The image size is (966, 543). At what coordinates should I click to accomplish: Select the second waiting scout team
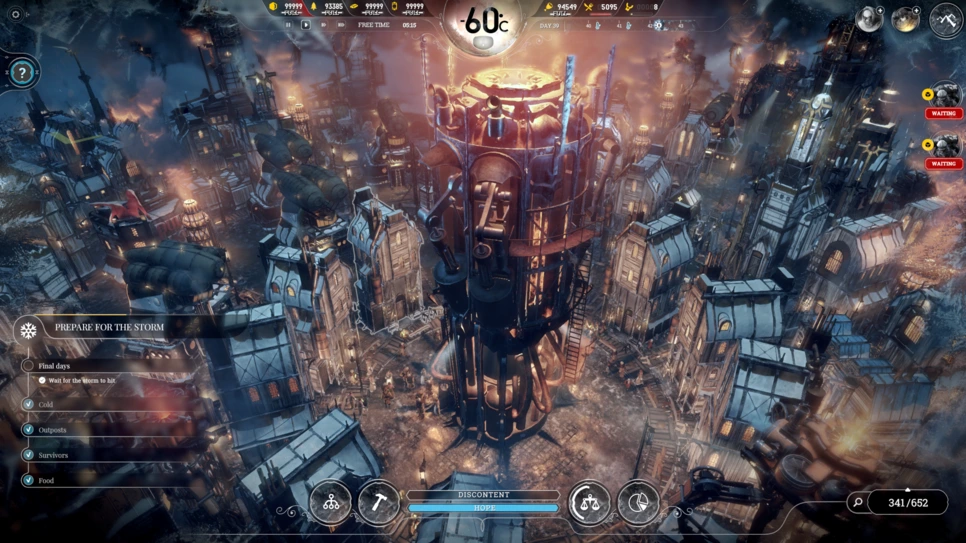pyautogui.click(x=944, y=148)
